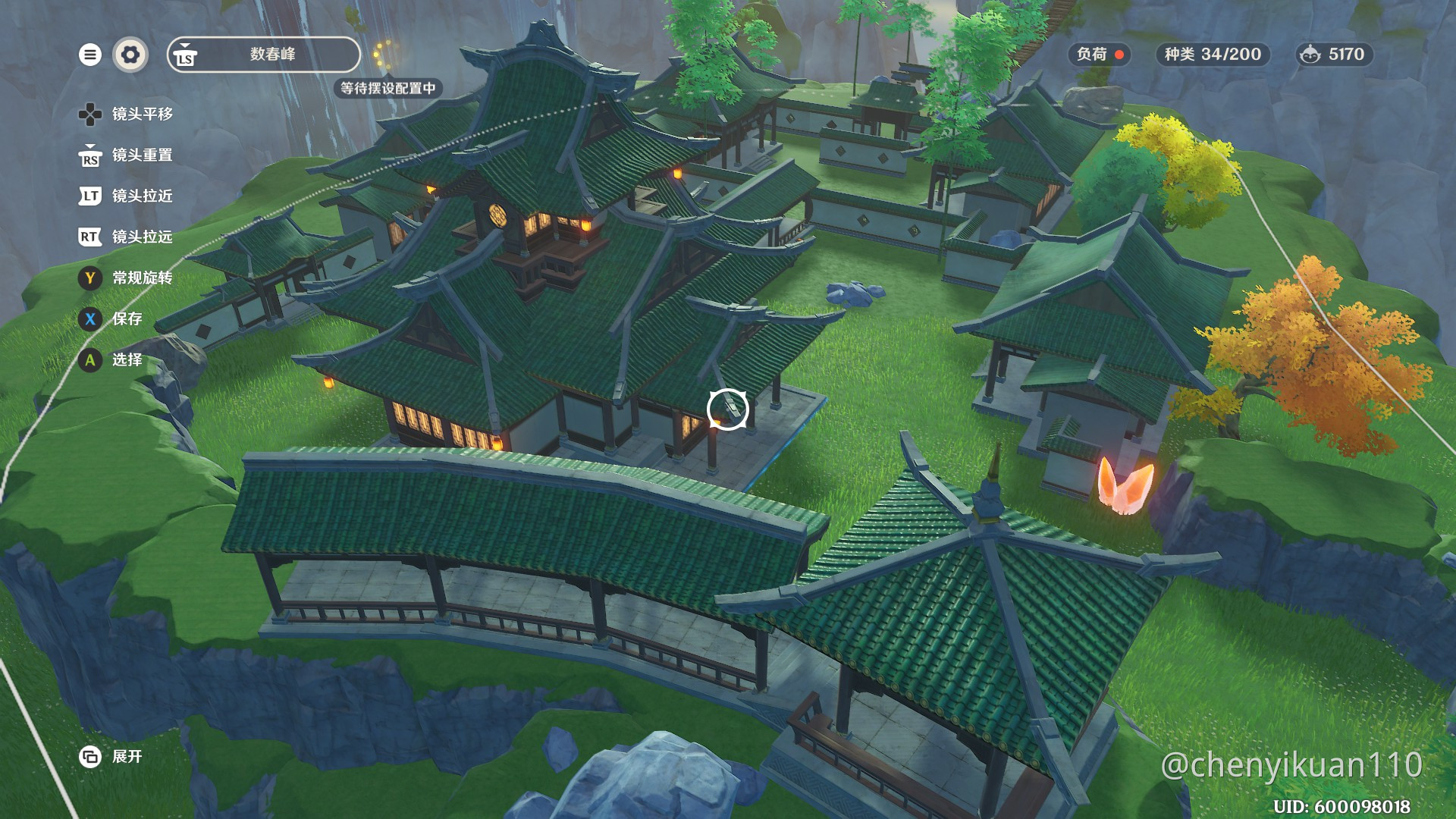Image resolution: width=1456 pixels, height=819 pixels.
Task: Show the 负荷 load details
Action: [x=1099, y=55]
